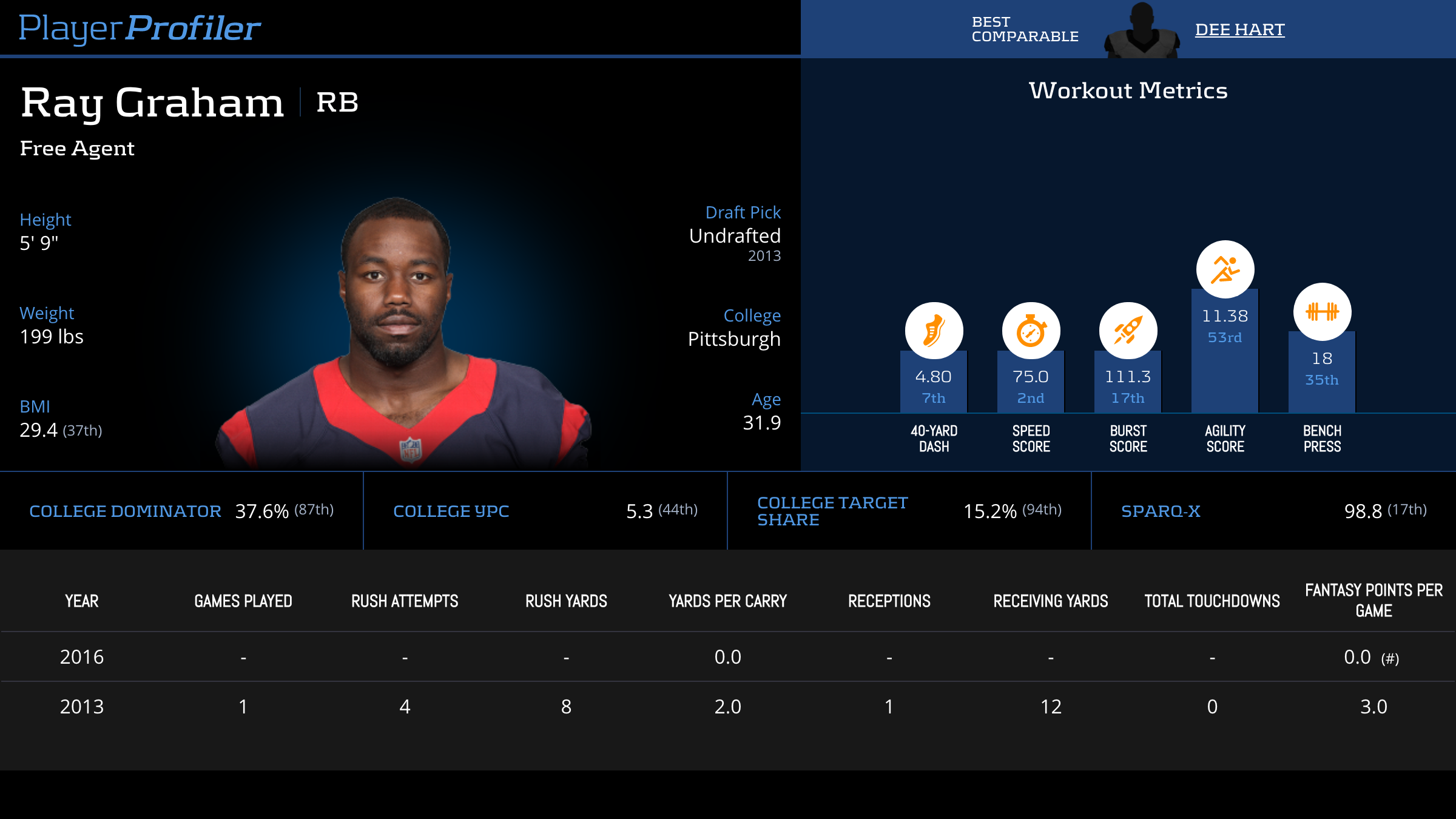Click the College YPC metric label
This screenshot has height=819, width=1456.
451,511
